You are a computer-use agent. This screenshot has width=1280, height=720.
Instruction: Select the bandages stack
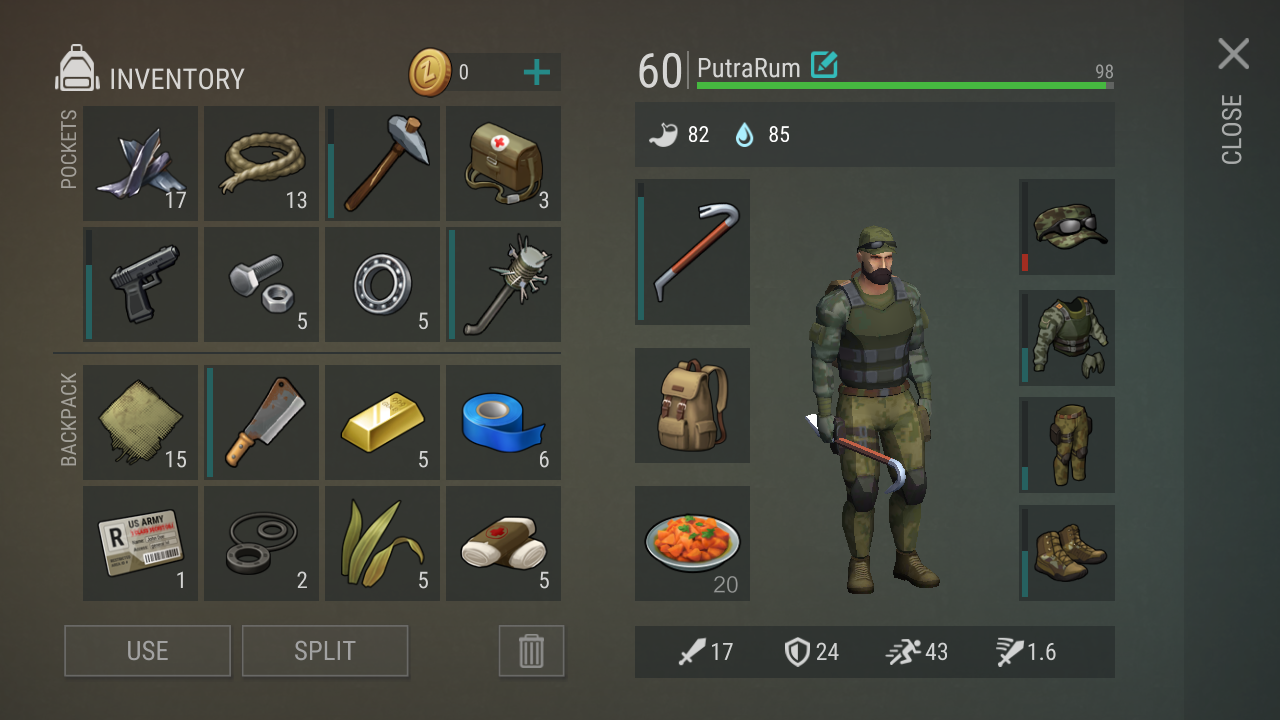click(x=503, y=543)
